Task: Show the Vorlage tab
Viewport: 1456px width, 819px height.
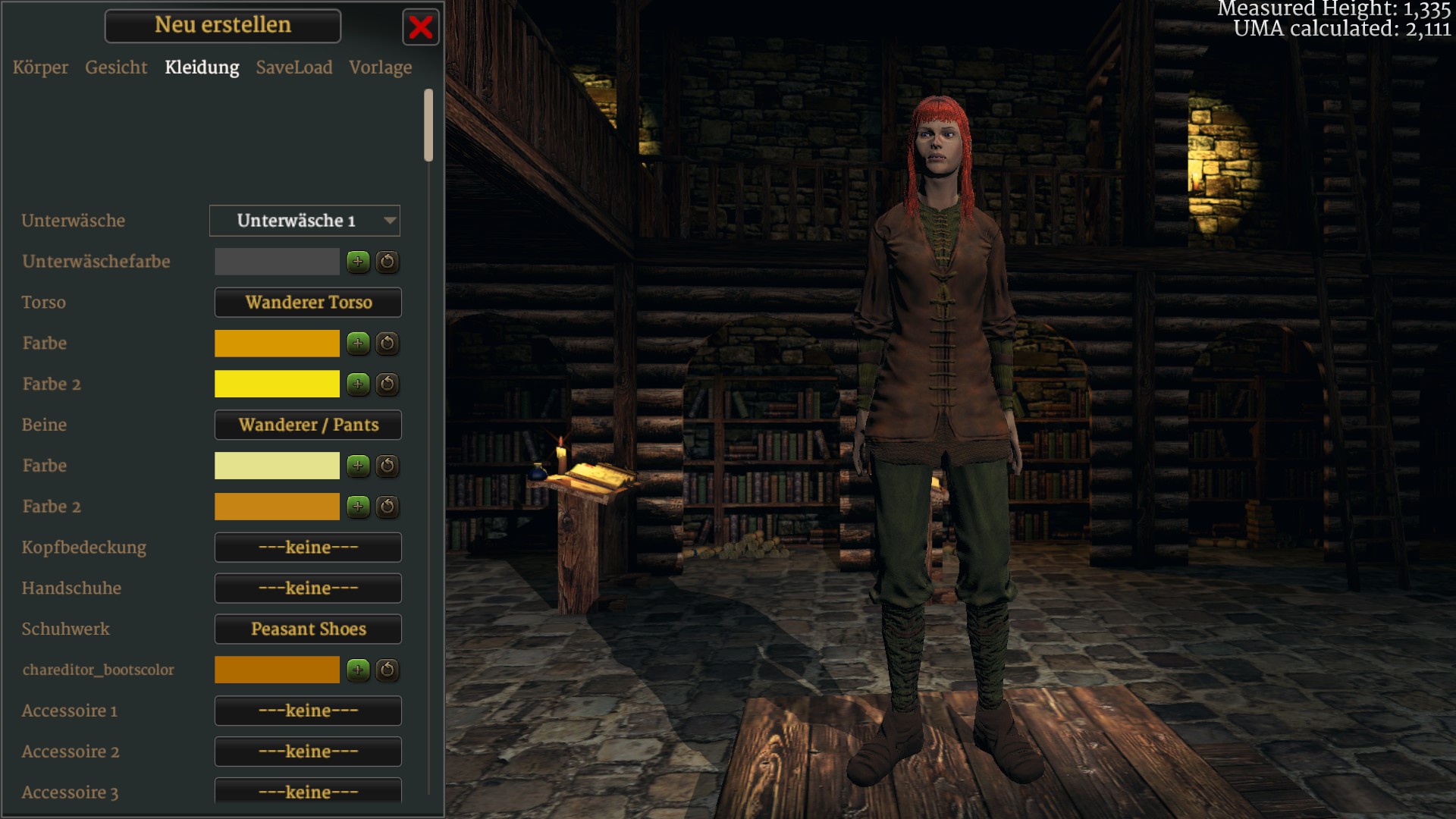Action: tap(381, 67)
